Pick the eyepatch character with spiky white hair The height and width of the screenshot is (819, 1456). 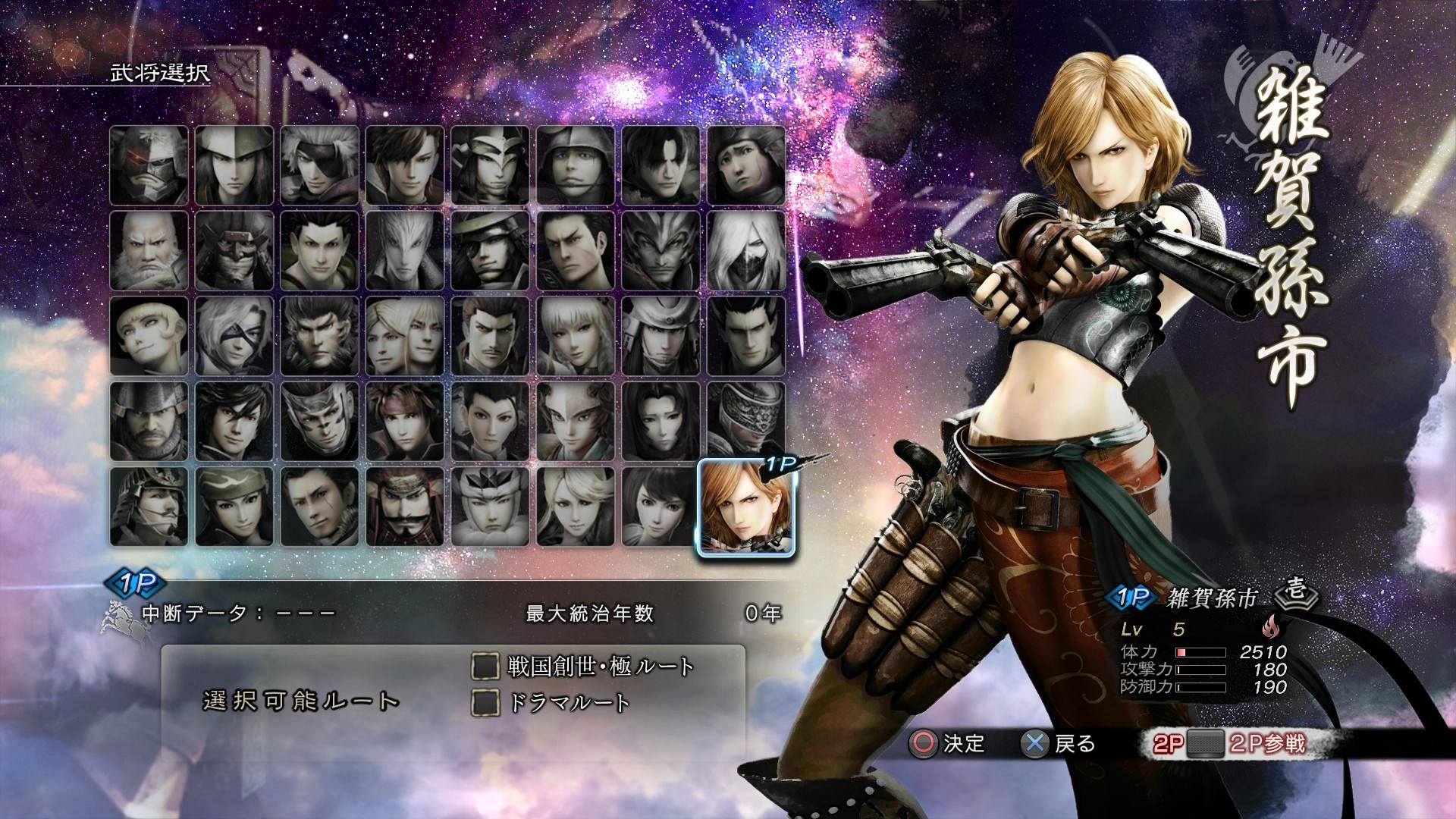pos(319,165)
